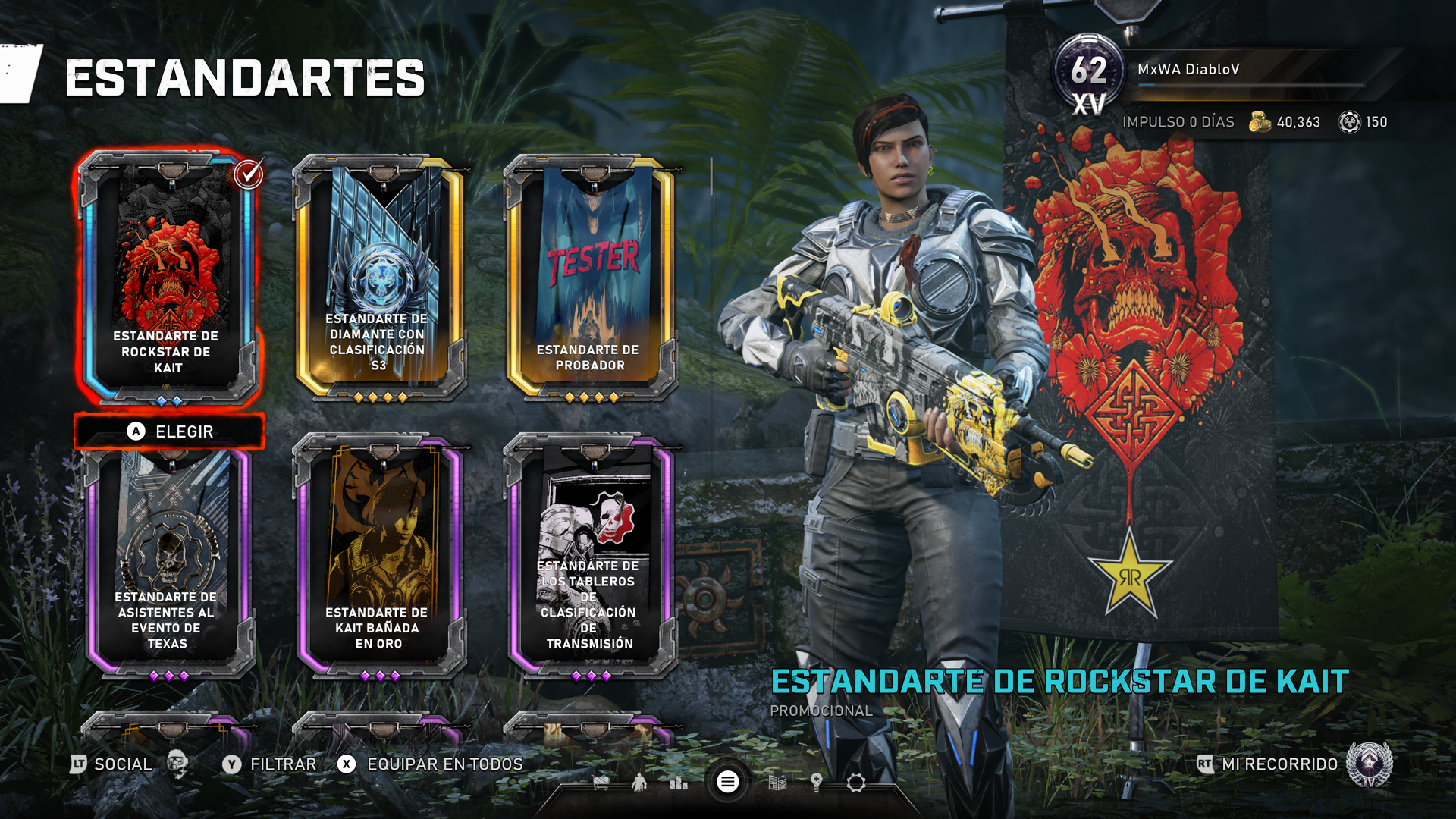Show the stats bar chart icon
Viewport: 1456px width, 819px height.
click(x=679, y=783)
